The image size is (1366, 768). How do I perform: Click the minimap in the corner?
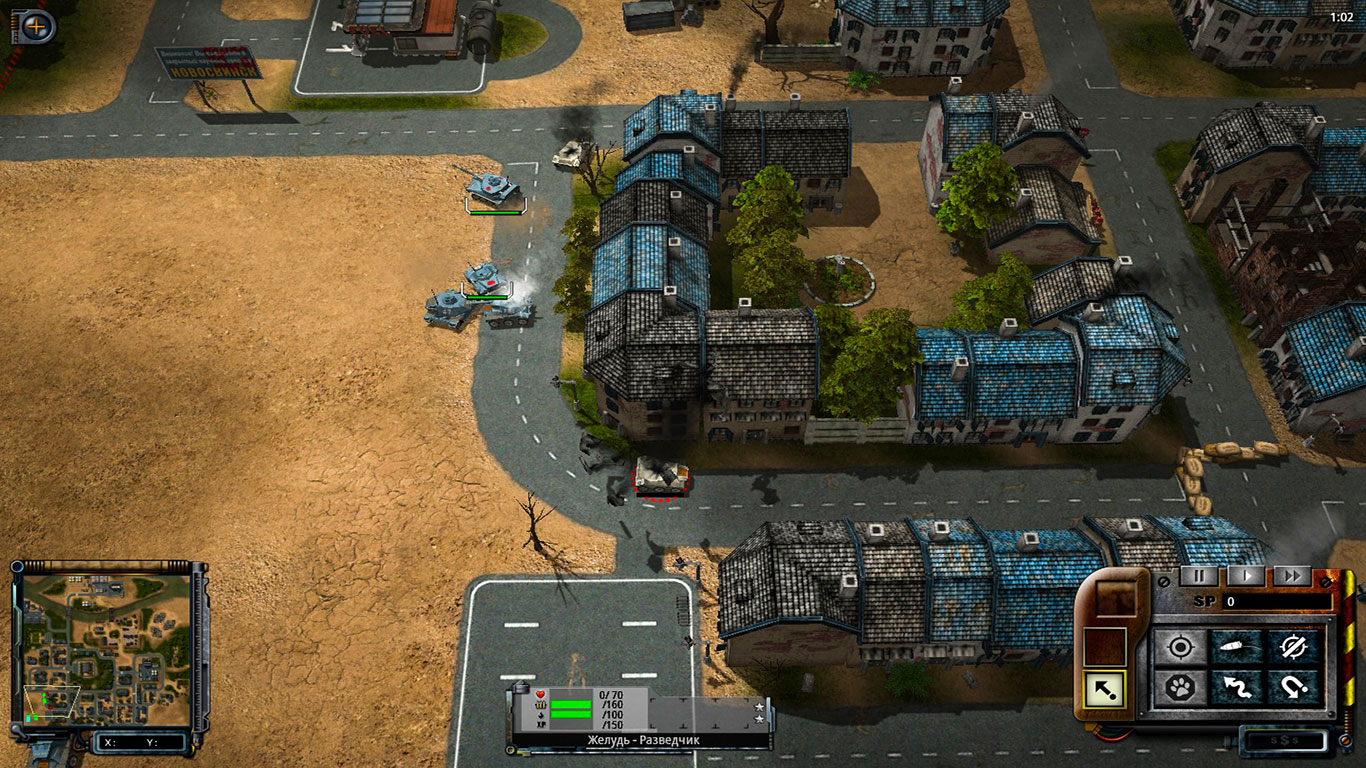click(x=106, y=650)
